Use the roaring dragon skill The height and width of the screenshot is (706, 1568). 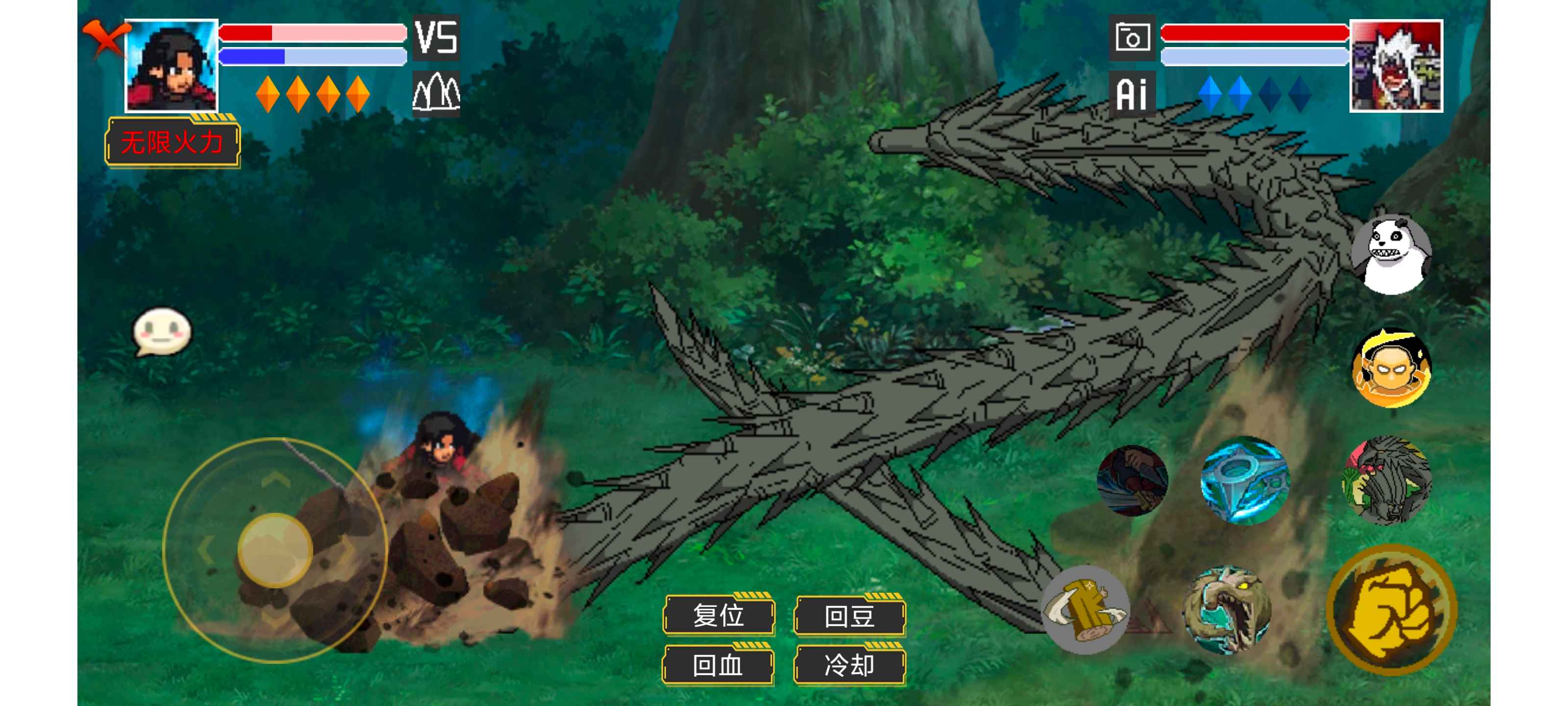[1226, 609]
